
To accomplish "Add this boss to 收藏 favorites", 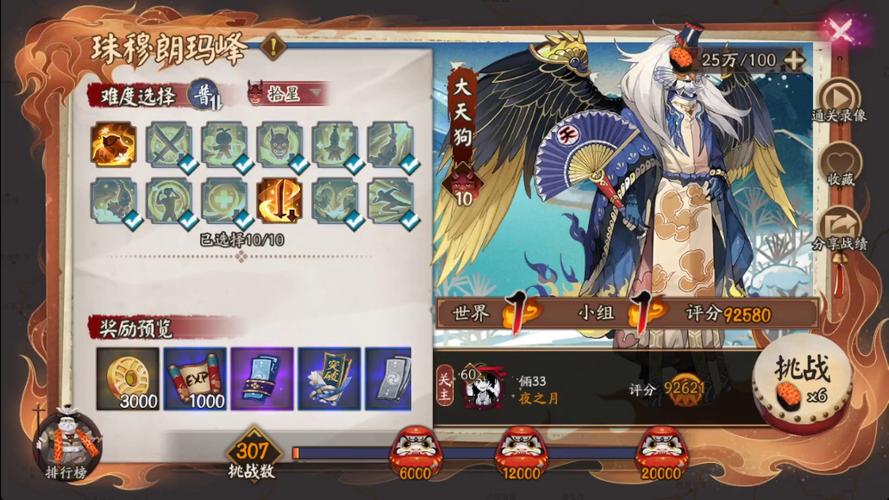I will [840, 167].
